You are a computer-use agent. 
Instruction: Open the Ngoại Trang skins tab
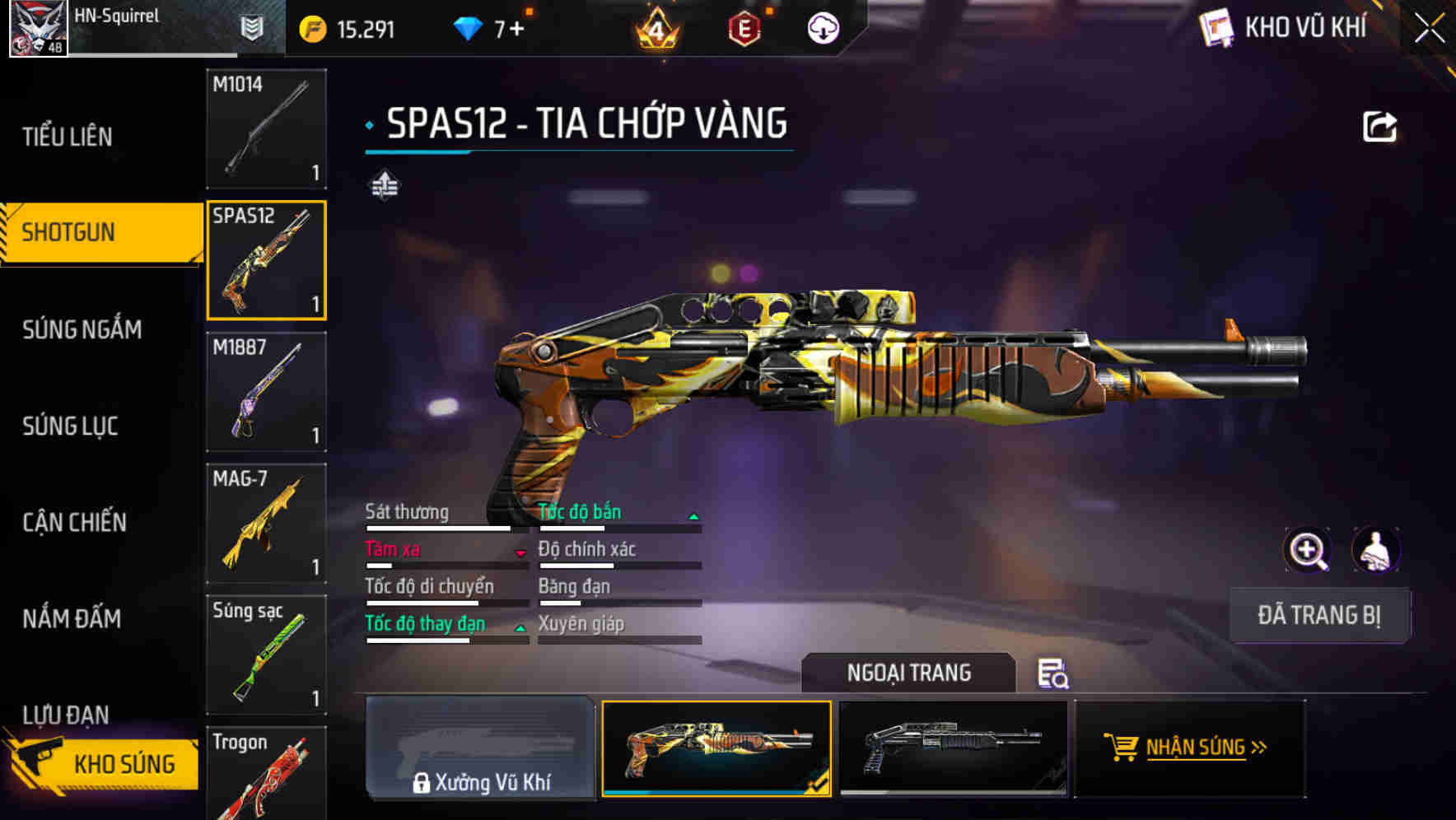point(908,673)
